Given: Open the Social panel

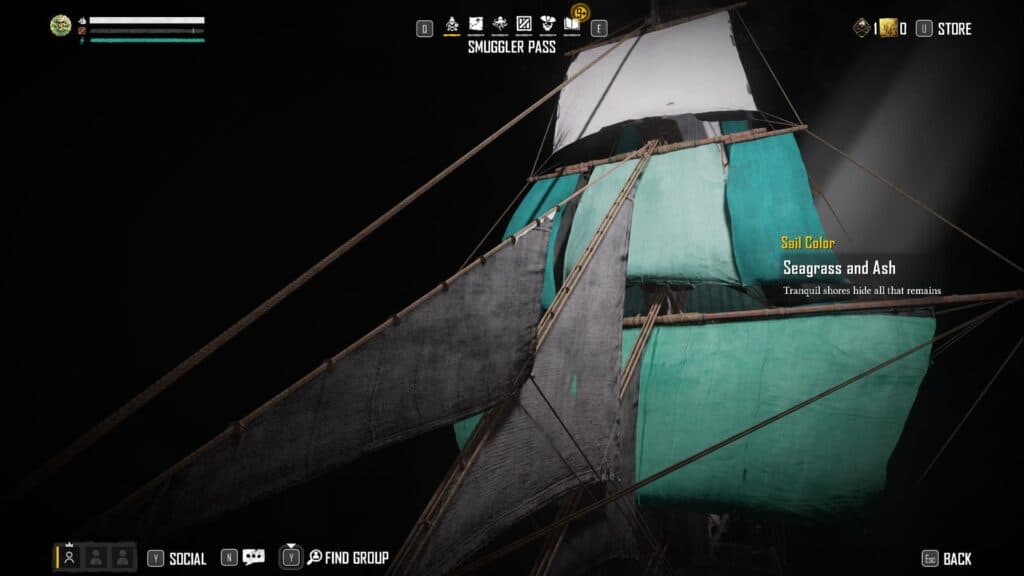Looking at the screenshot, I should 186,559.
